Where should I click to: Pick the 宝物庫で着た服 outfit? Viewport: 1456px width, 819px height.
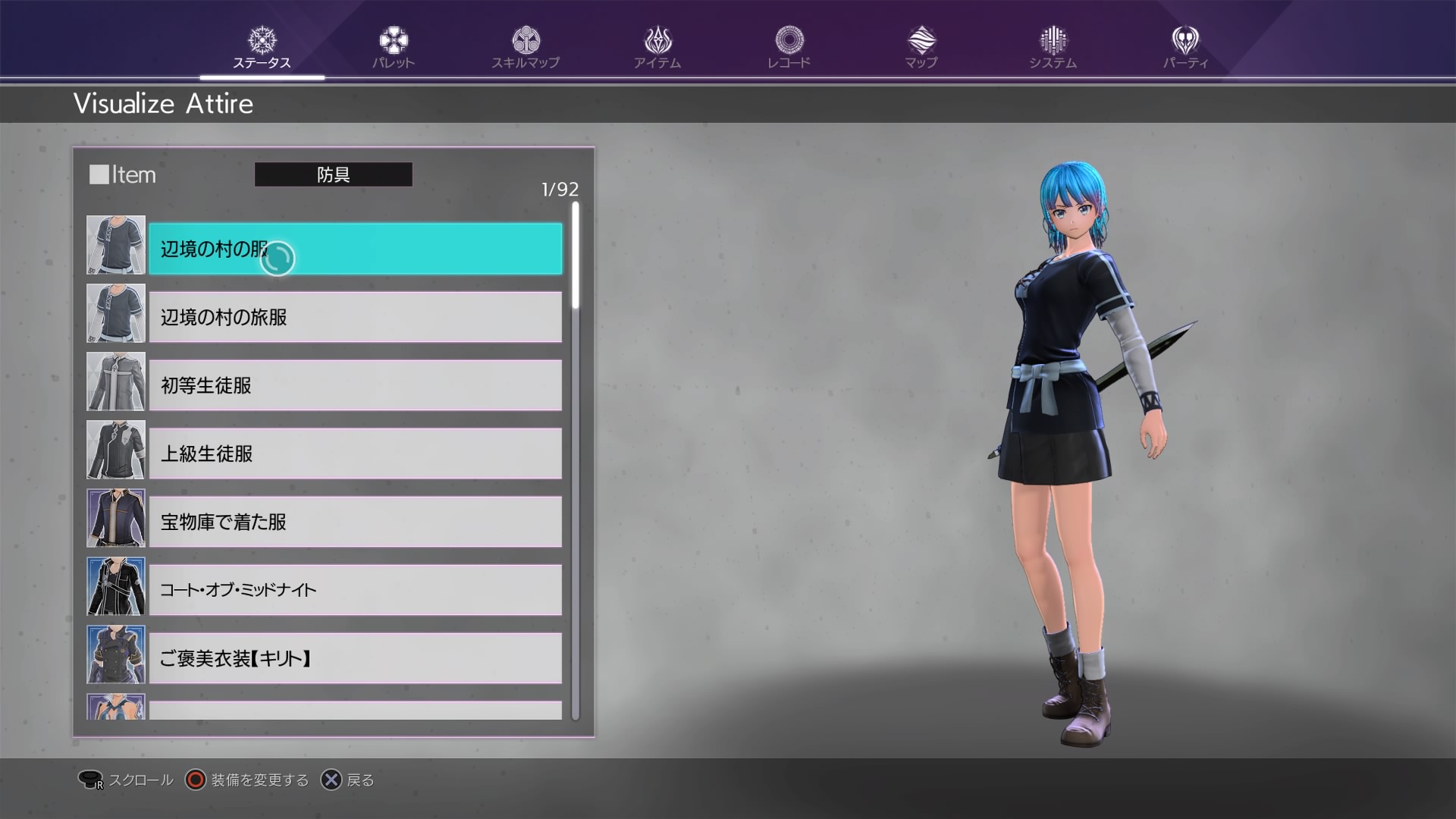355,522
